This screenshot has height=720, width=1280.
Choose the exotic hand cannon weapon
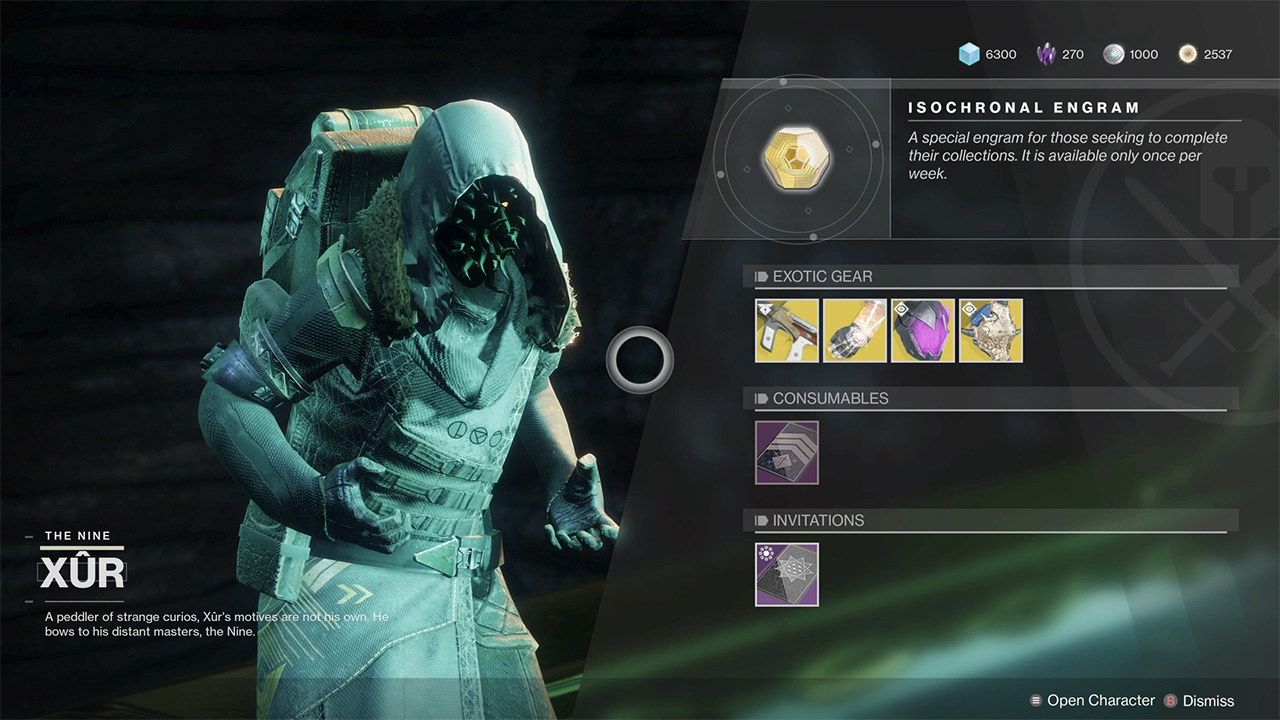pyautogui.click(x=787, y=330)
